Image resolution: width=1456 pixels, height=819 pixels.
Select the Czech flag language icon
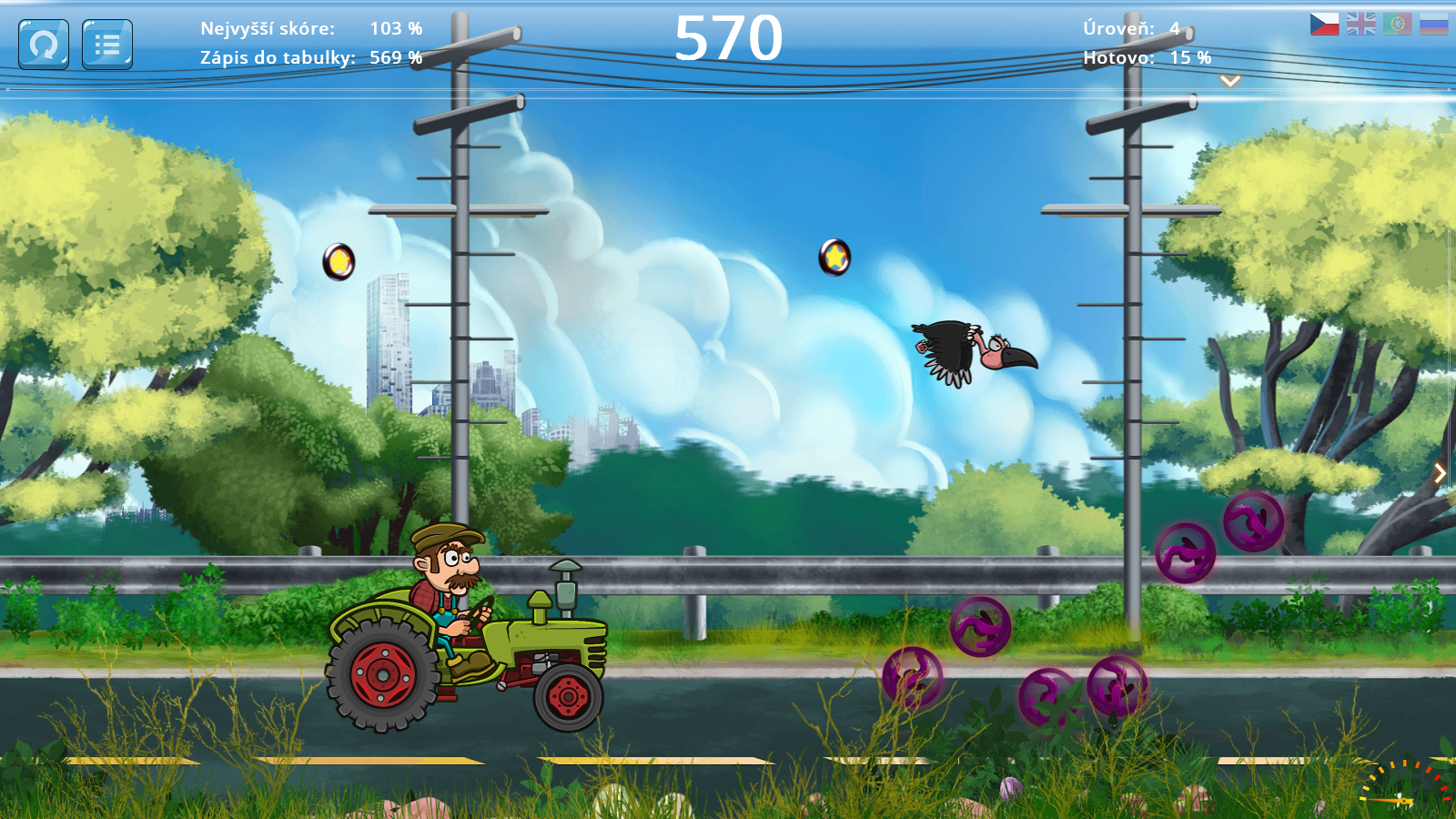click(x=1325, y=24)
